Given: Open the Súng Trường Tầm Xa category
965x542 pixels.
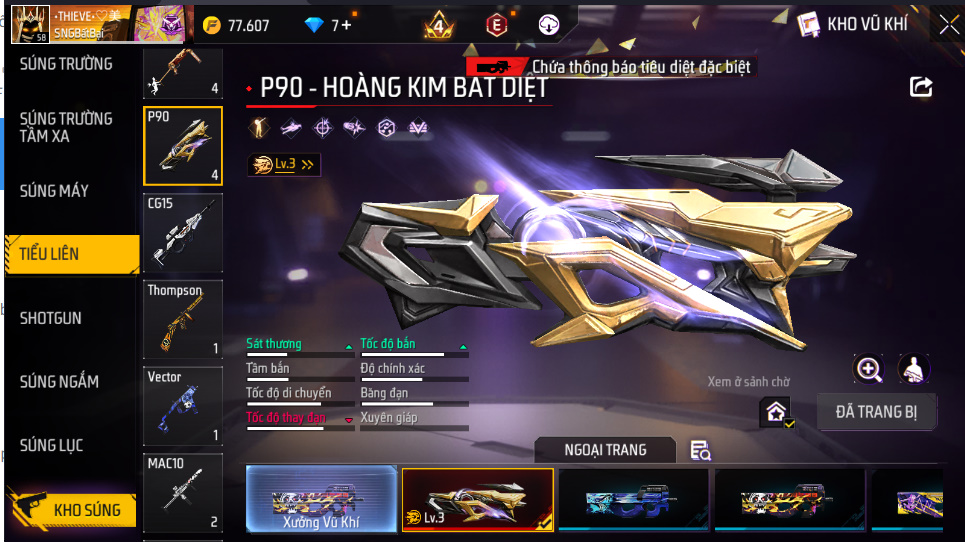Looking at the screenshot, I should [x=66, y=127].
